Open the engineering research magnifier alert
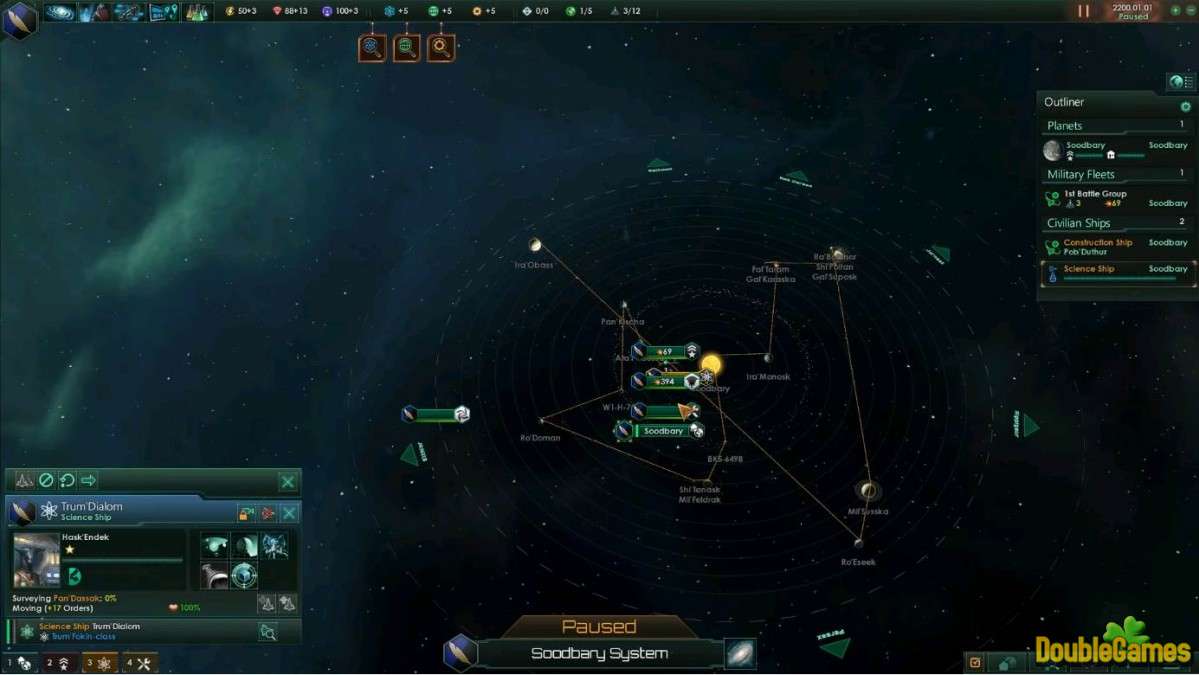This screenshot has width=1199, height=675. click(x=441, y=47)
